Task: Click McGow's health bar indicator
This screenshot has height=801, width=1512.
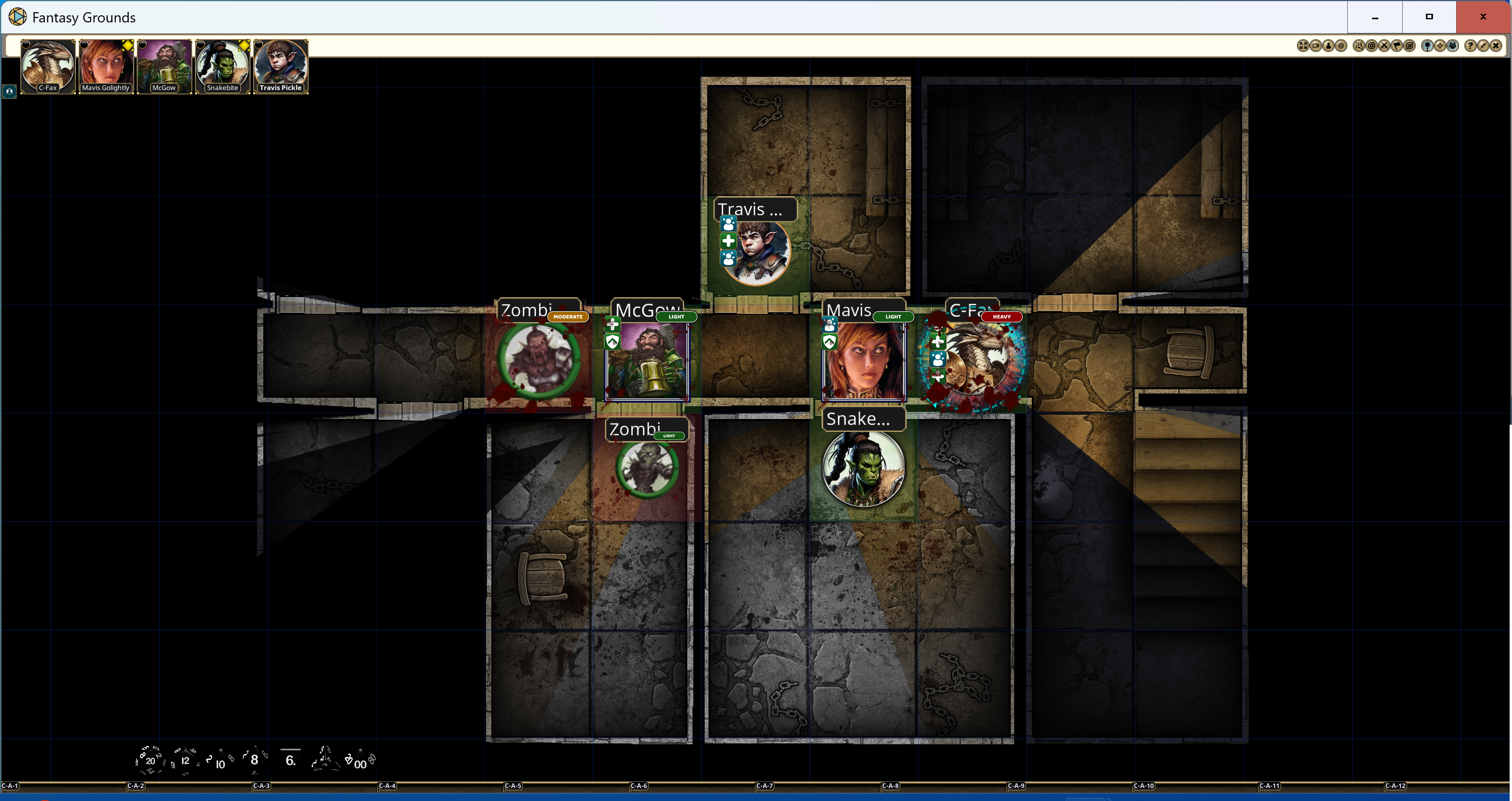Action: coord(676,317)
